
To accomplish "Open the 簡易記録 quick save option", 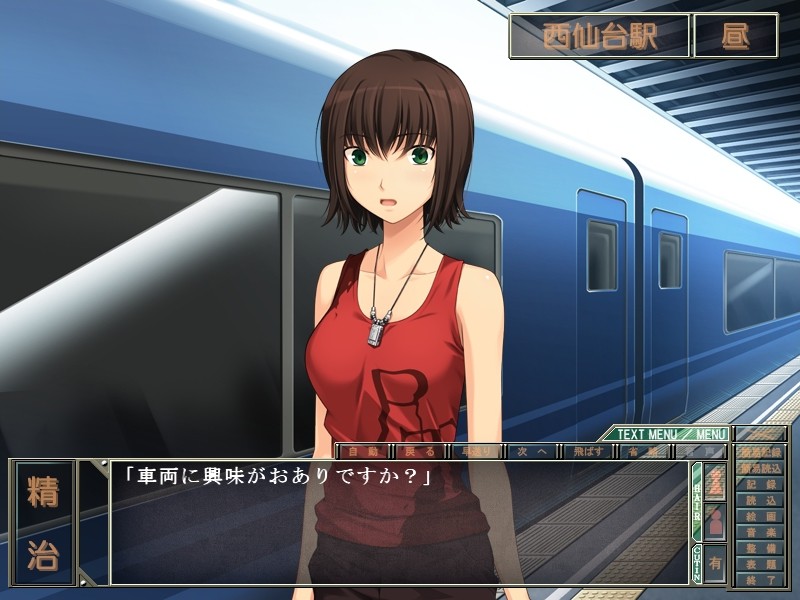I will (761, 452).
